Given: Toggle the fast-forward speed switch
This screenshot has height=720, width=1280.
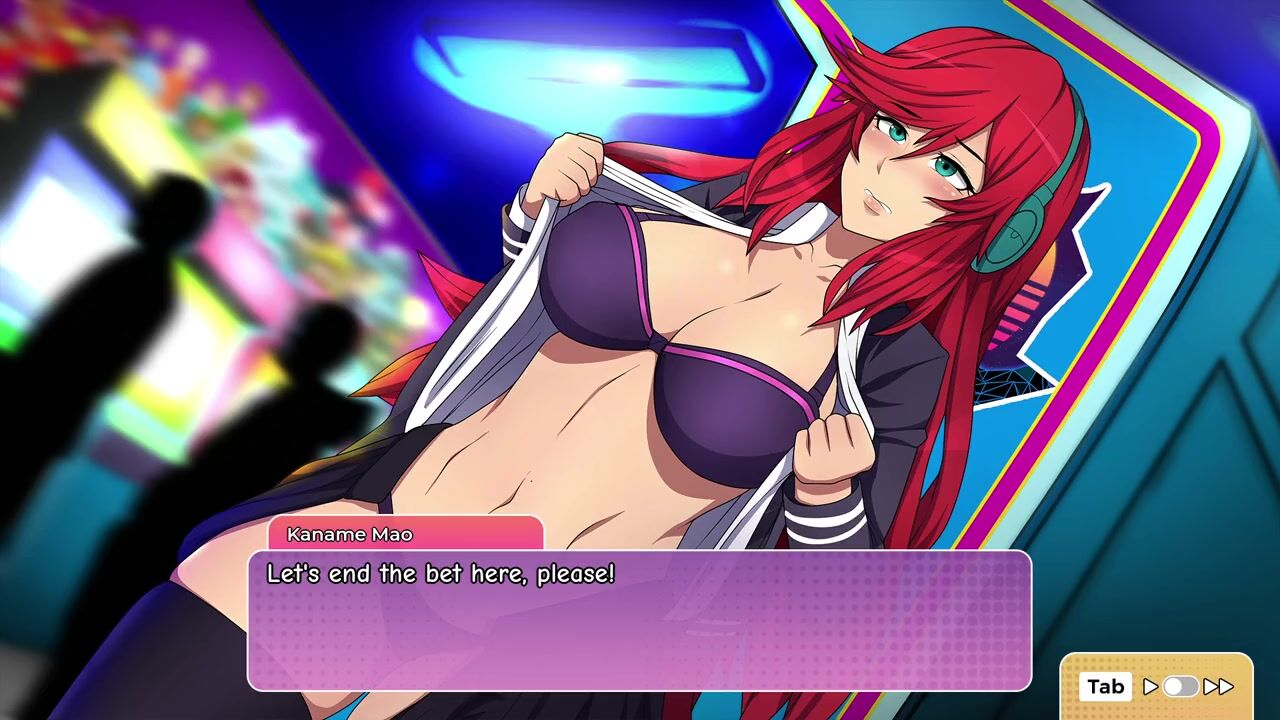Looking at the screenshot, I should [1180, 687].
